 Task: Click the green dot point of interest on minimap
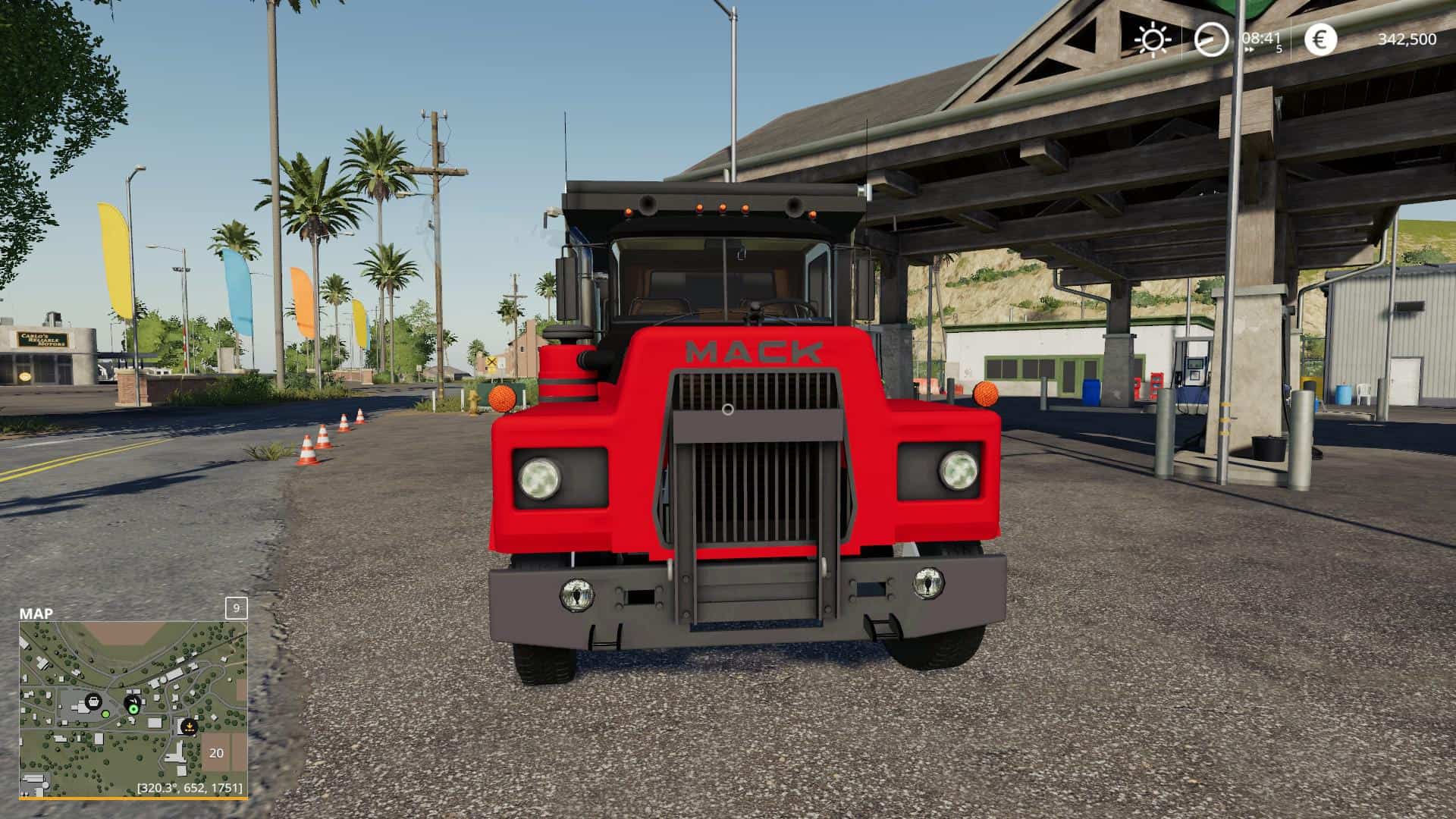[105, 714]
